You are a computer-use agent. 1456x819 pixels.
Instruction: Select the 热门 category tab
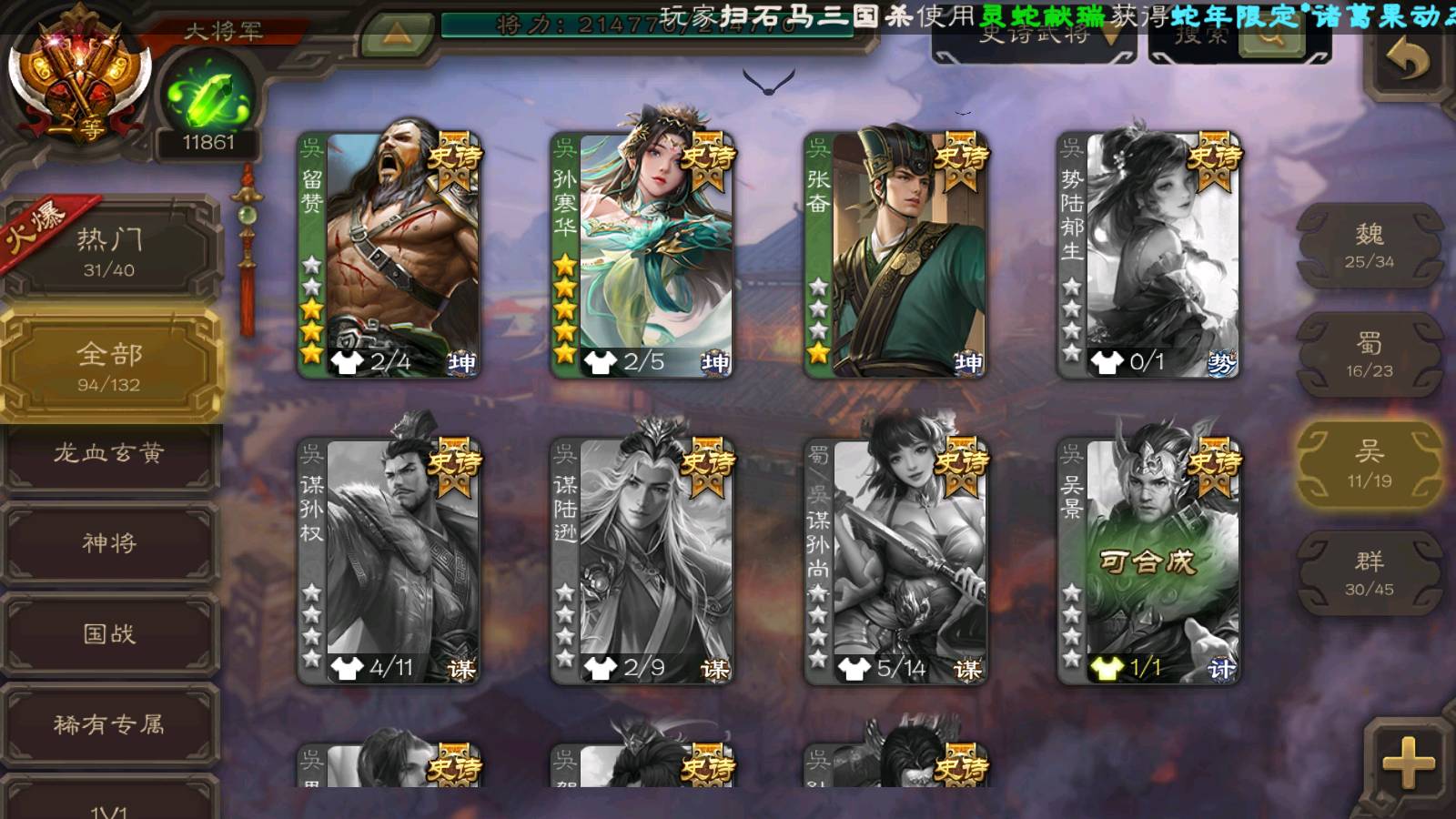(109, 251)
